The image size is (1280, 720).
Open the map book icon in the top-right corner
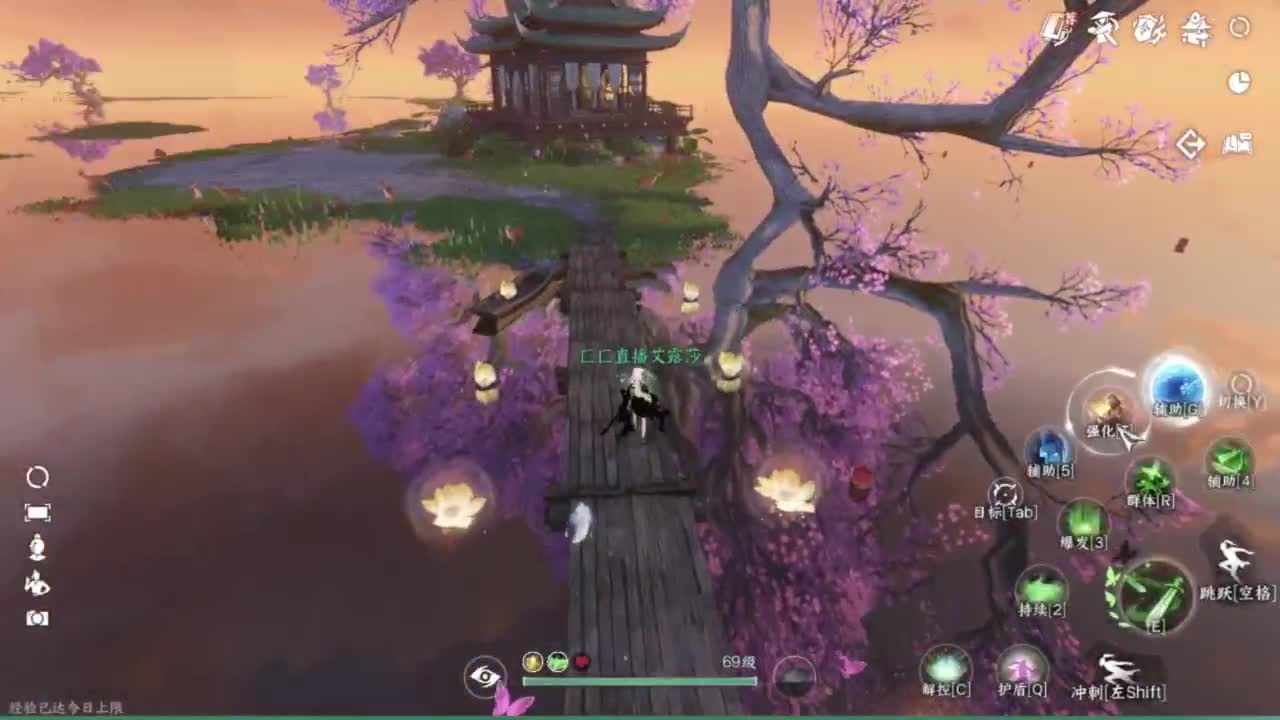[x=1237, y=143]
